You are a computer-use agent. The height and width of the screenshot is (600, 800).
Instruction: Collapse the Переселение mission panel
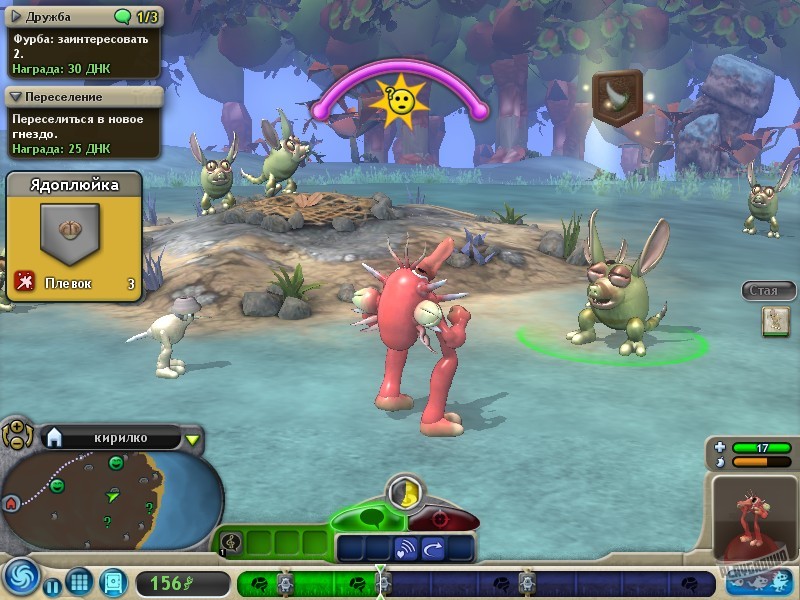click(x=17, y=97)
